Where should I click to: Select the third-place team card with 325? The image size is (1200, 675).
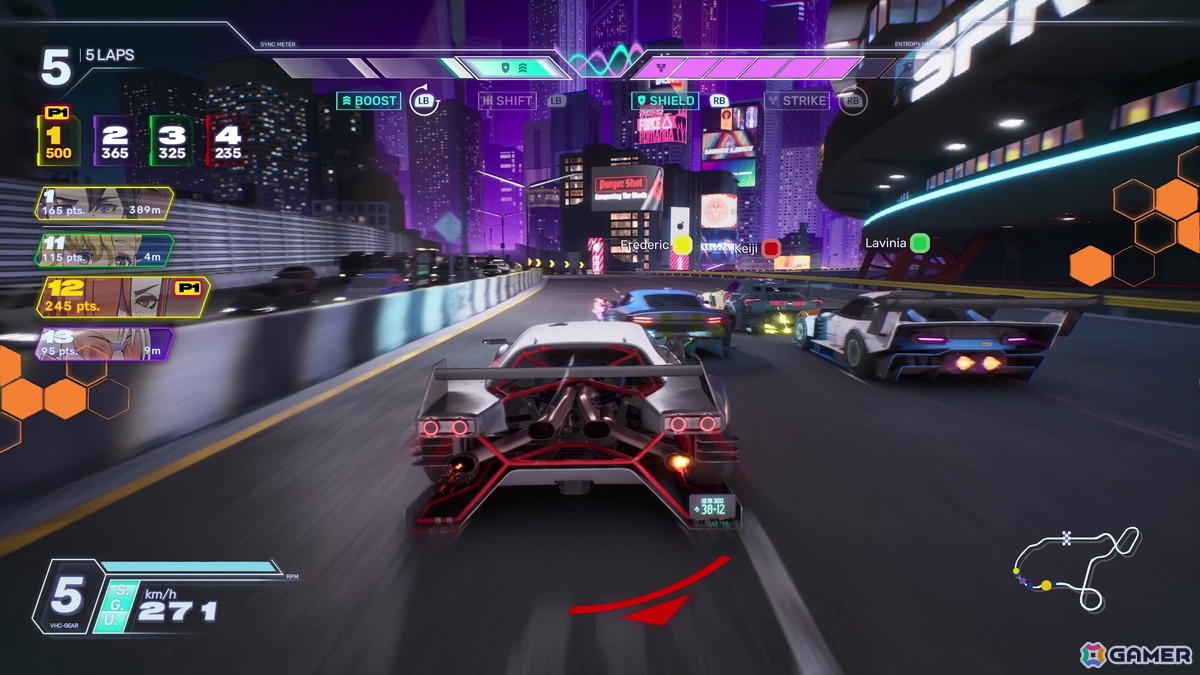click(171, 142)
